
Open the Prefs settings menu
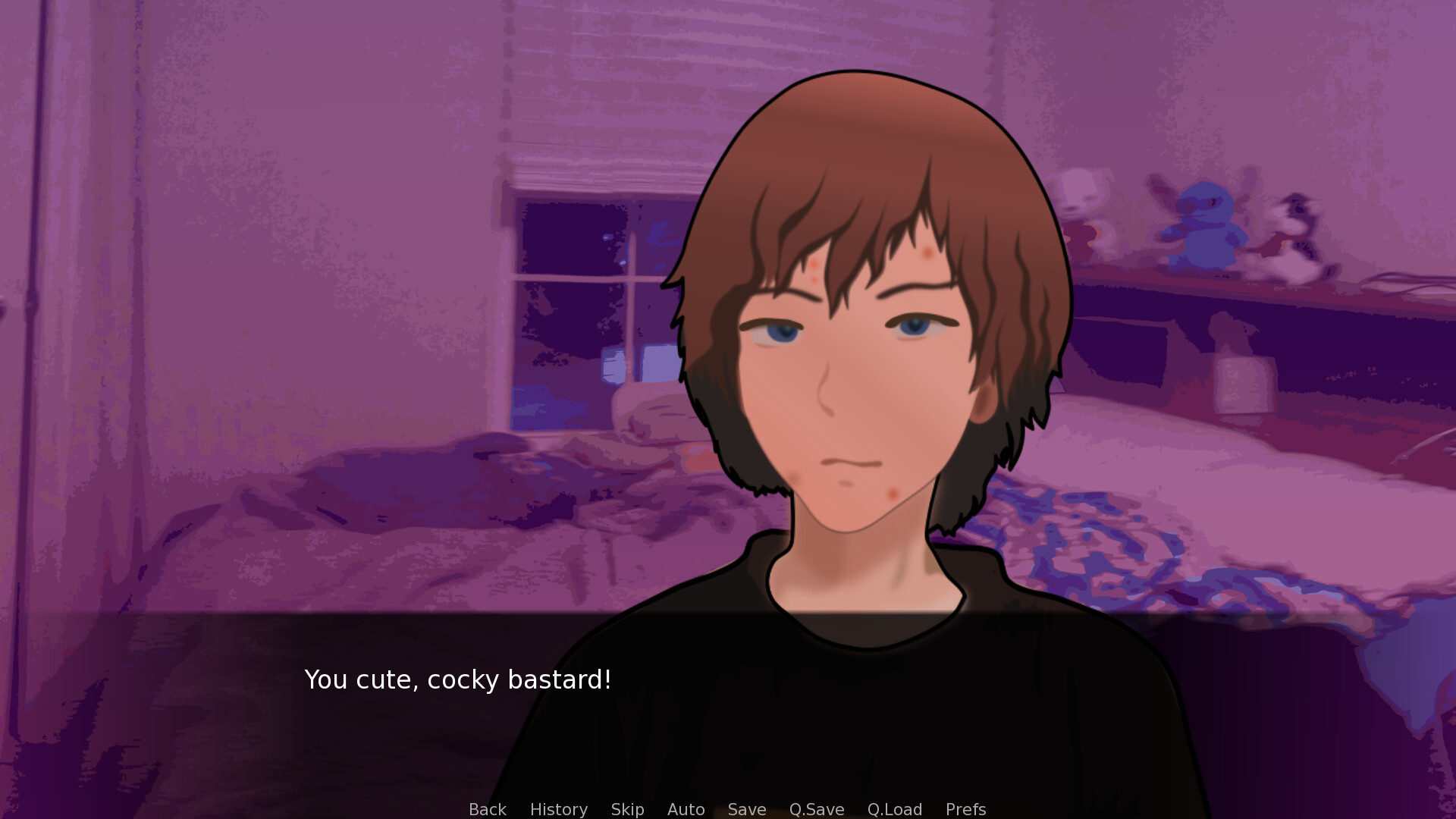[965, 809]
